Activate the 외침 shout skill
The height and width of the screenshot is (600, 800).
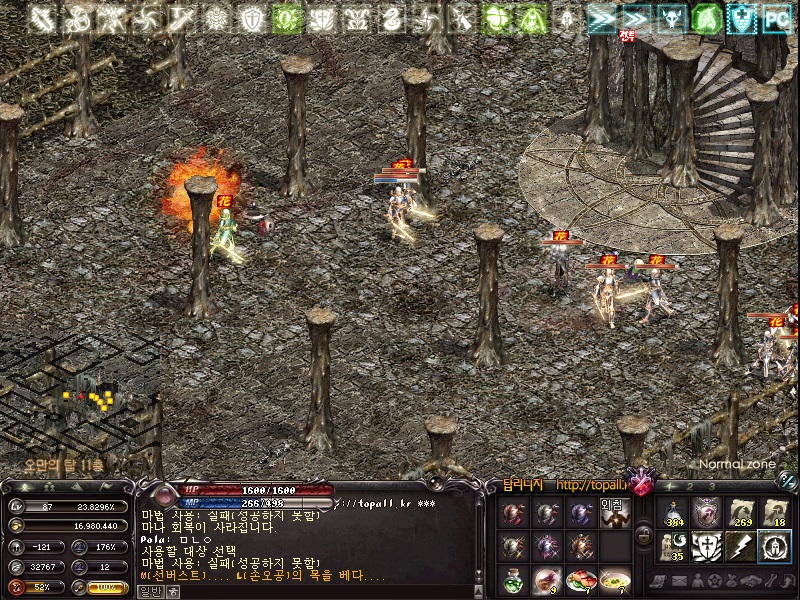pos(615,515)
